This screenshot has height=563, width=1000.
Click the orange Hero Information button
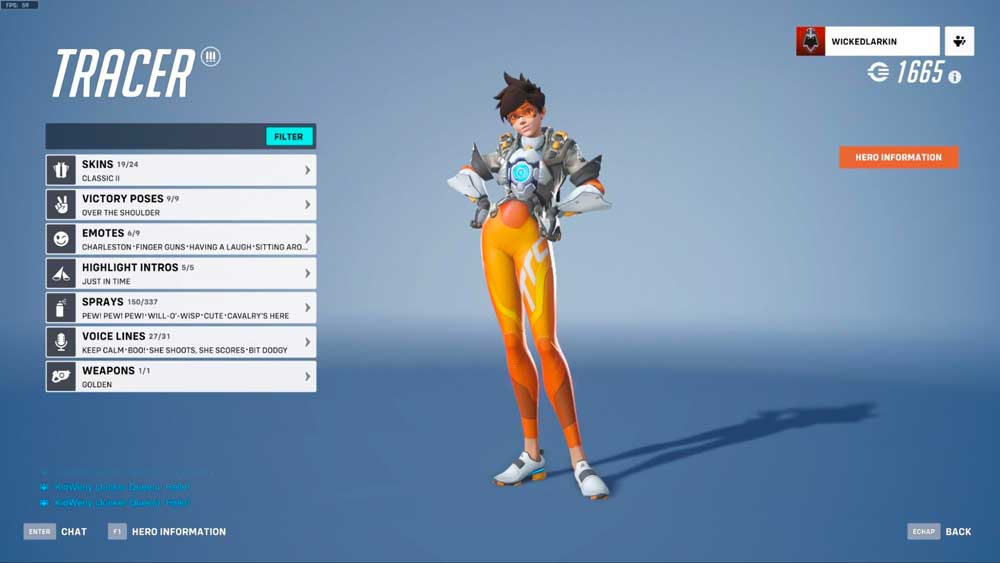[x=898, y=157]
